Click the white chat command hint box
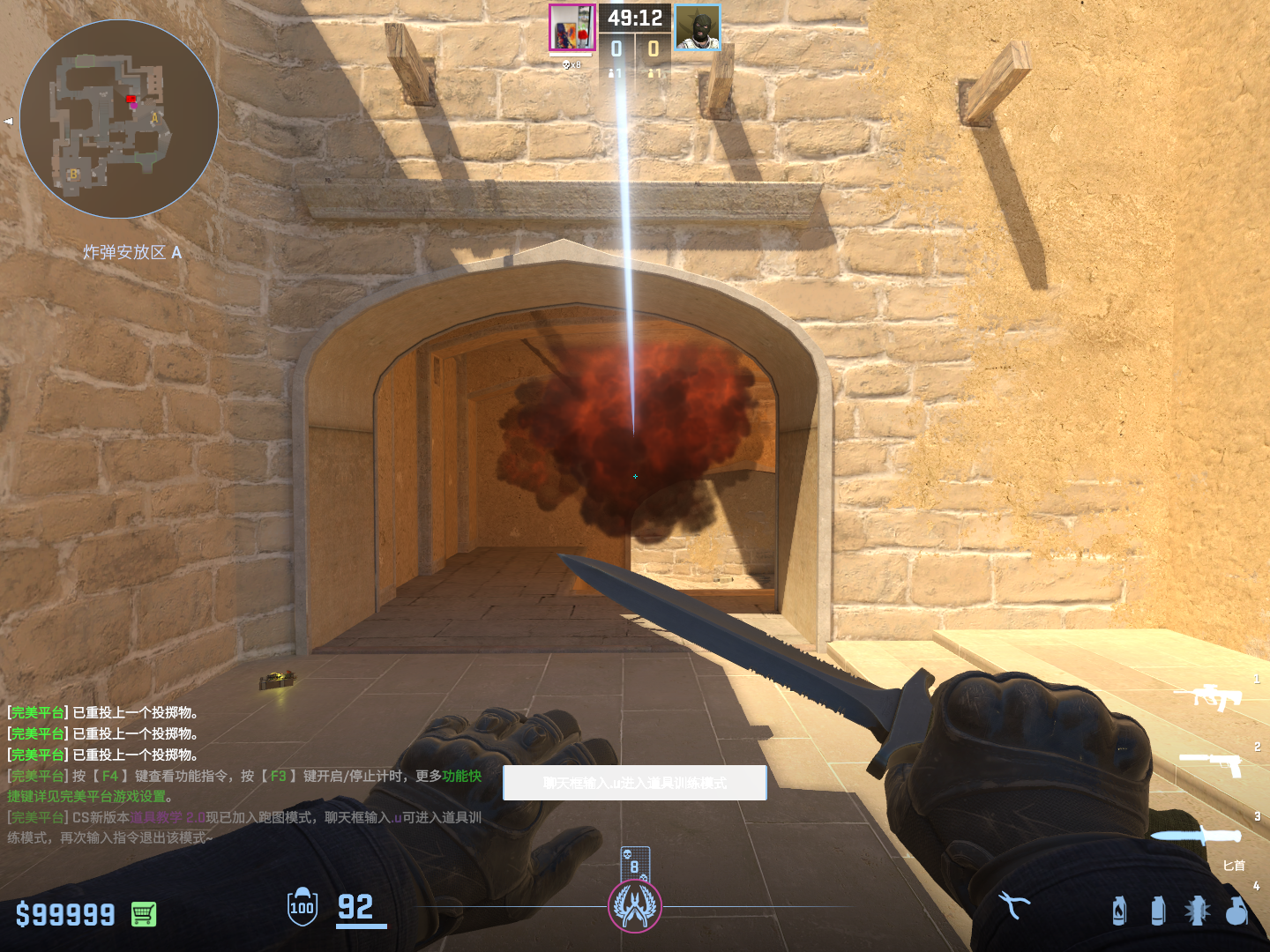This screenshot has height=952, width=1270. tap(634, 783)
